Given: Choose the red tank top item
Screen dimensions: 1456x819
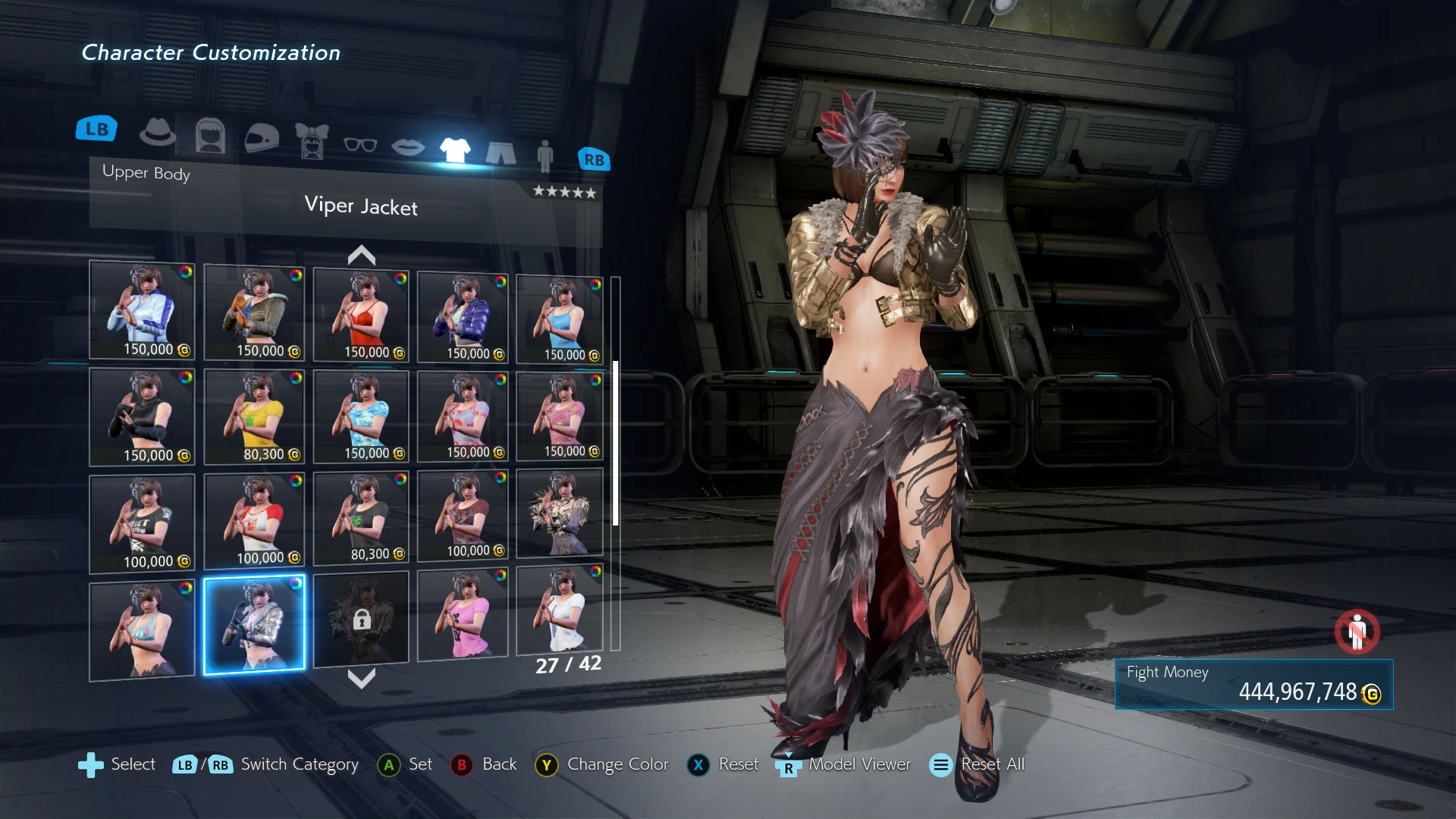Looking at the screenshot, I should (x=361, y=314).
